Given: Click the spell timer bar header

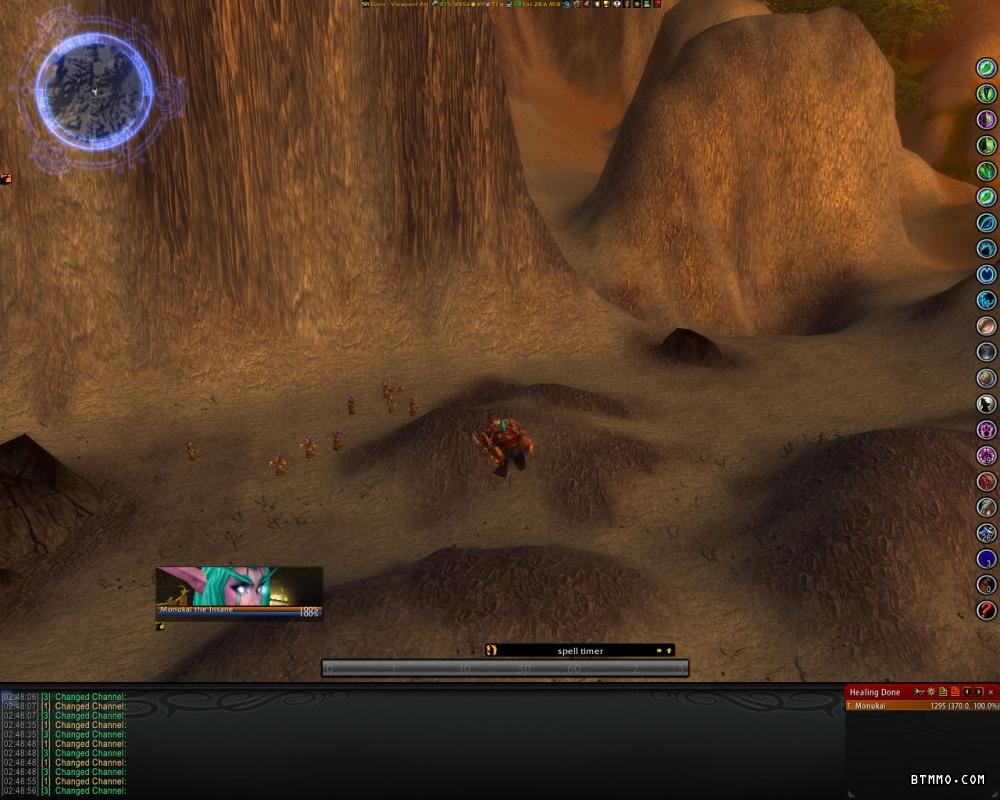Looking at the screenshot, I should pos(580,651).
